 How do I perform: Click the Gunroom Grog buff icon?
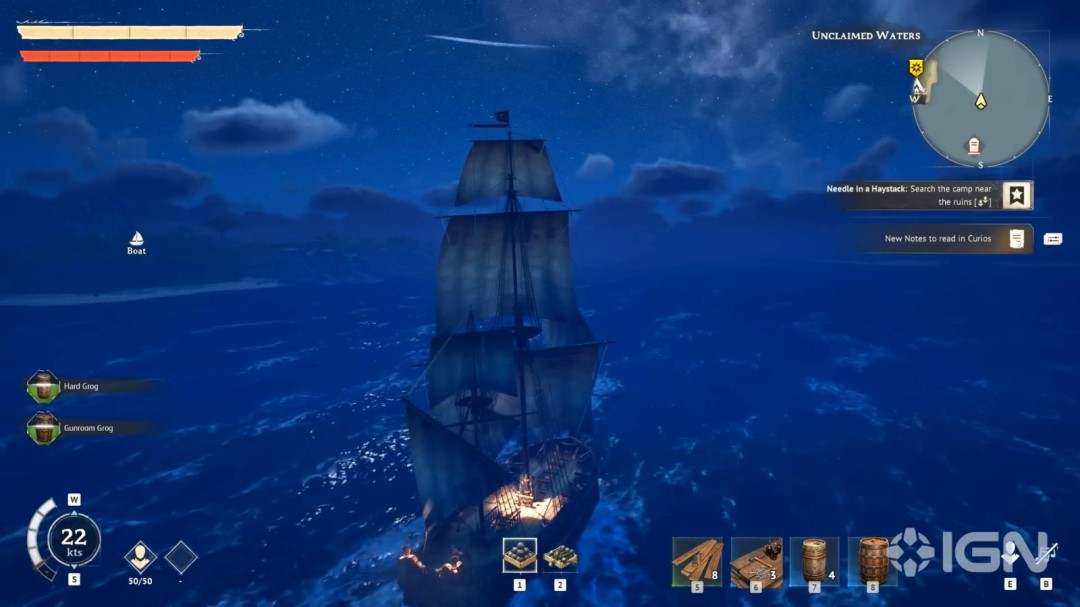pos(43,428)
